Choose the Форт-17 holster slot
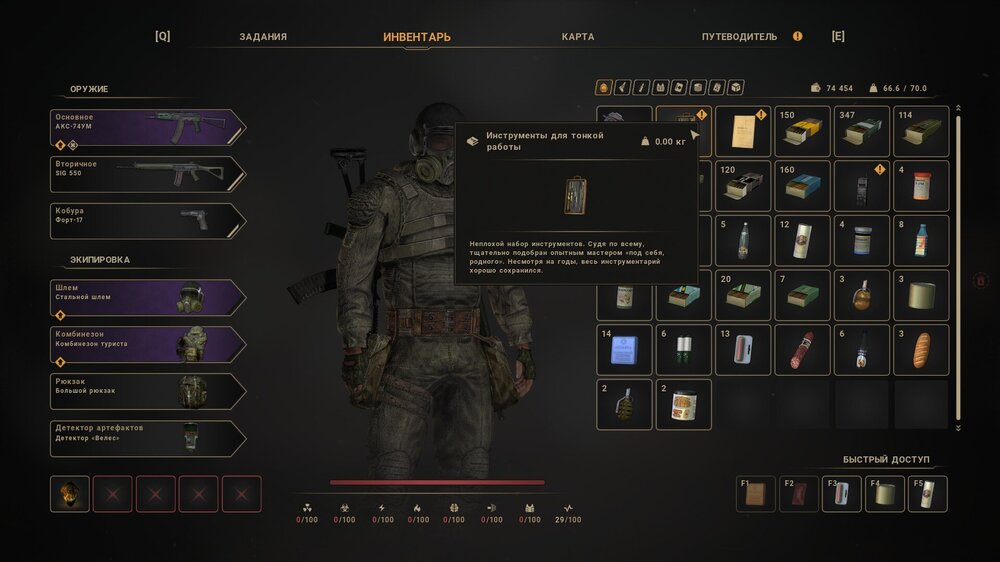The height and width of the screenshot is (562, 1000). pyautogui.click(x=148, y=221)
